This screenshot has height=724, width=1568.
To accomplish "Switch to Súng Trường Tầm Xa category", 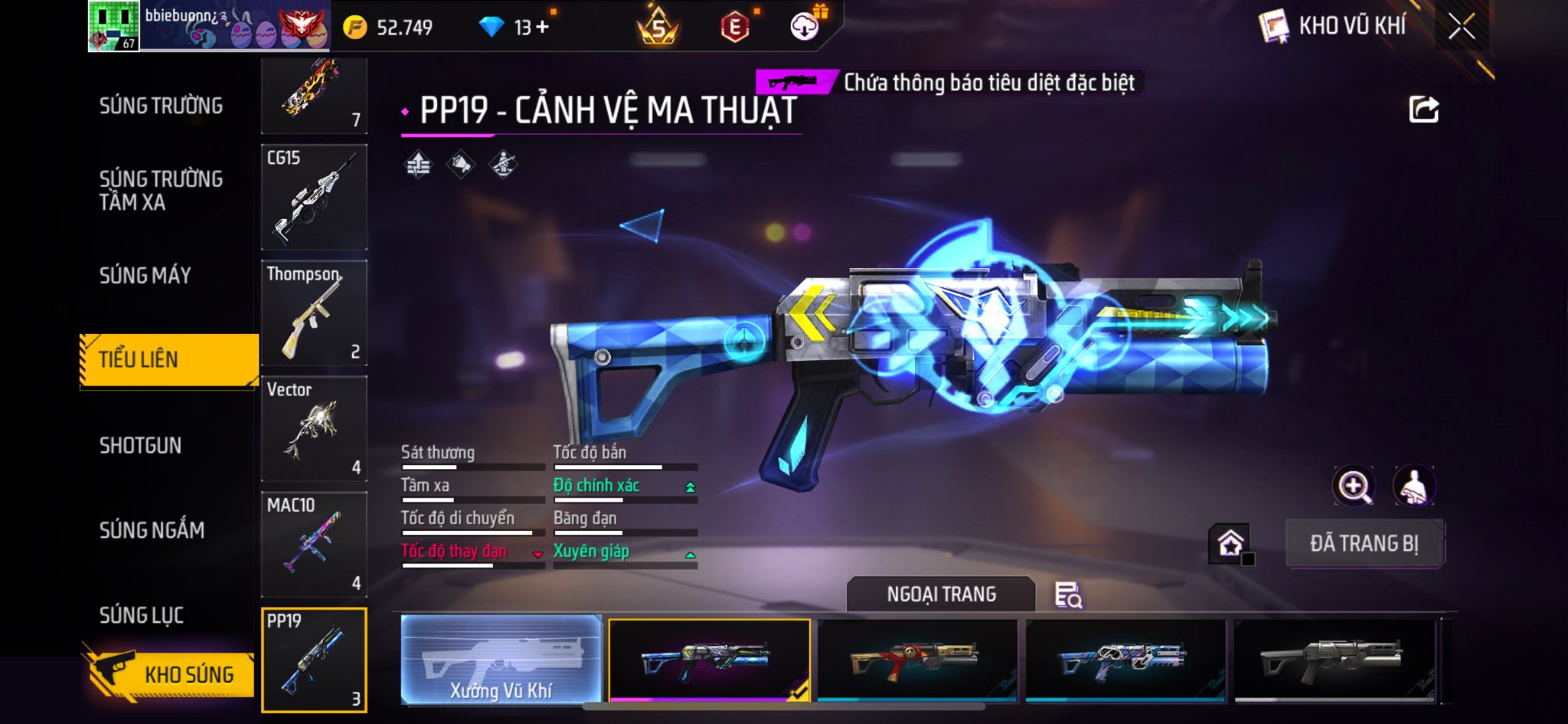I will (x=161, y=190).
